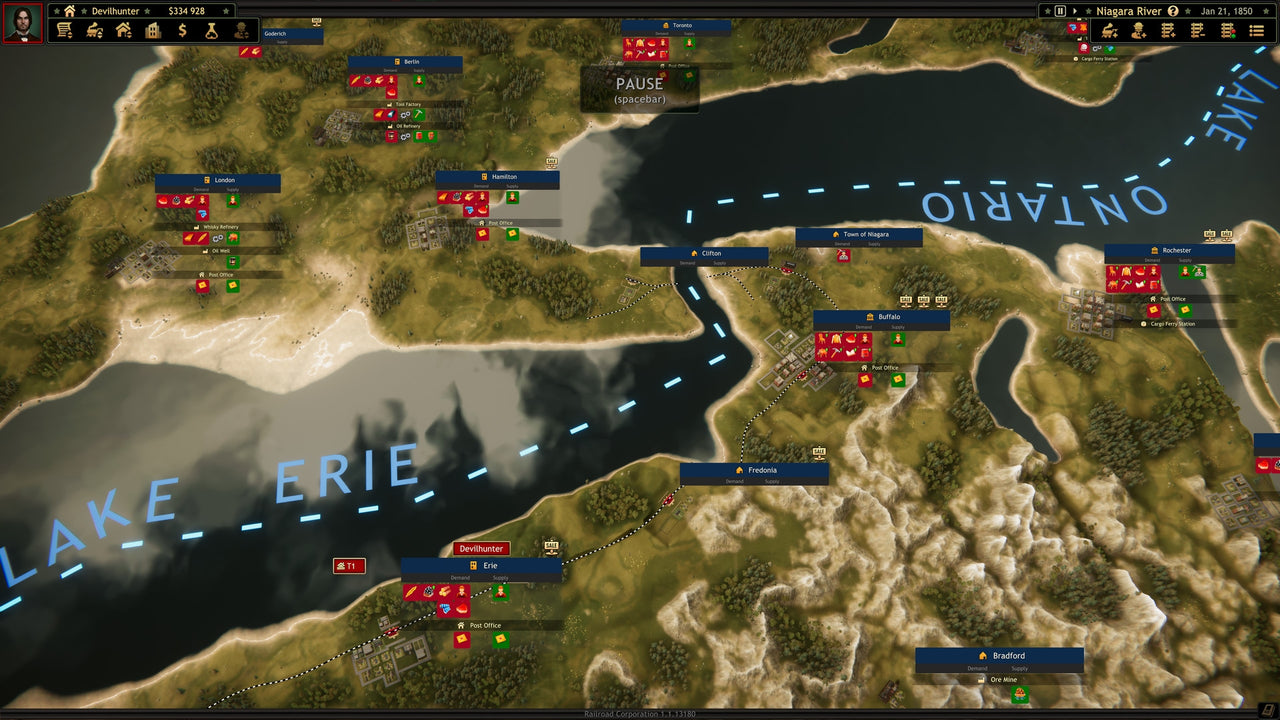The height and width of the screenshot is (720, 1280).
Task: Open the finance dollar icon in top-left toolbar
Action: tap(182, 31)
